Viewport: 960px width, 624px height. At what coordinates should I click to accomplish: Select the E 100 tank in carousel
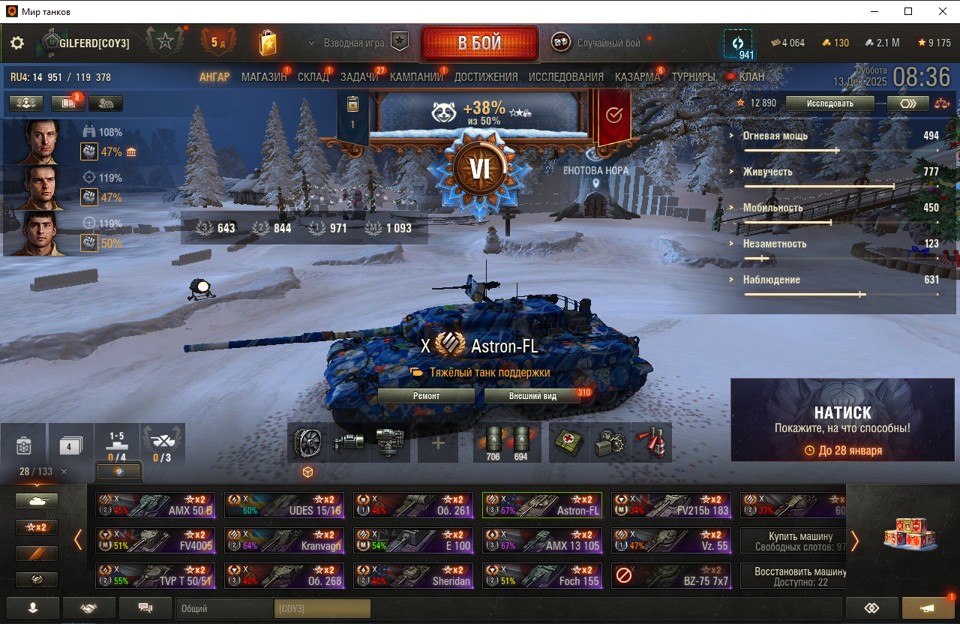point(413,541)
